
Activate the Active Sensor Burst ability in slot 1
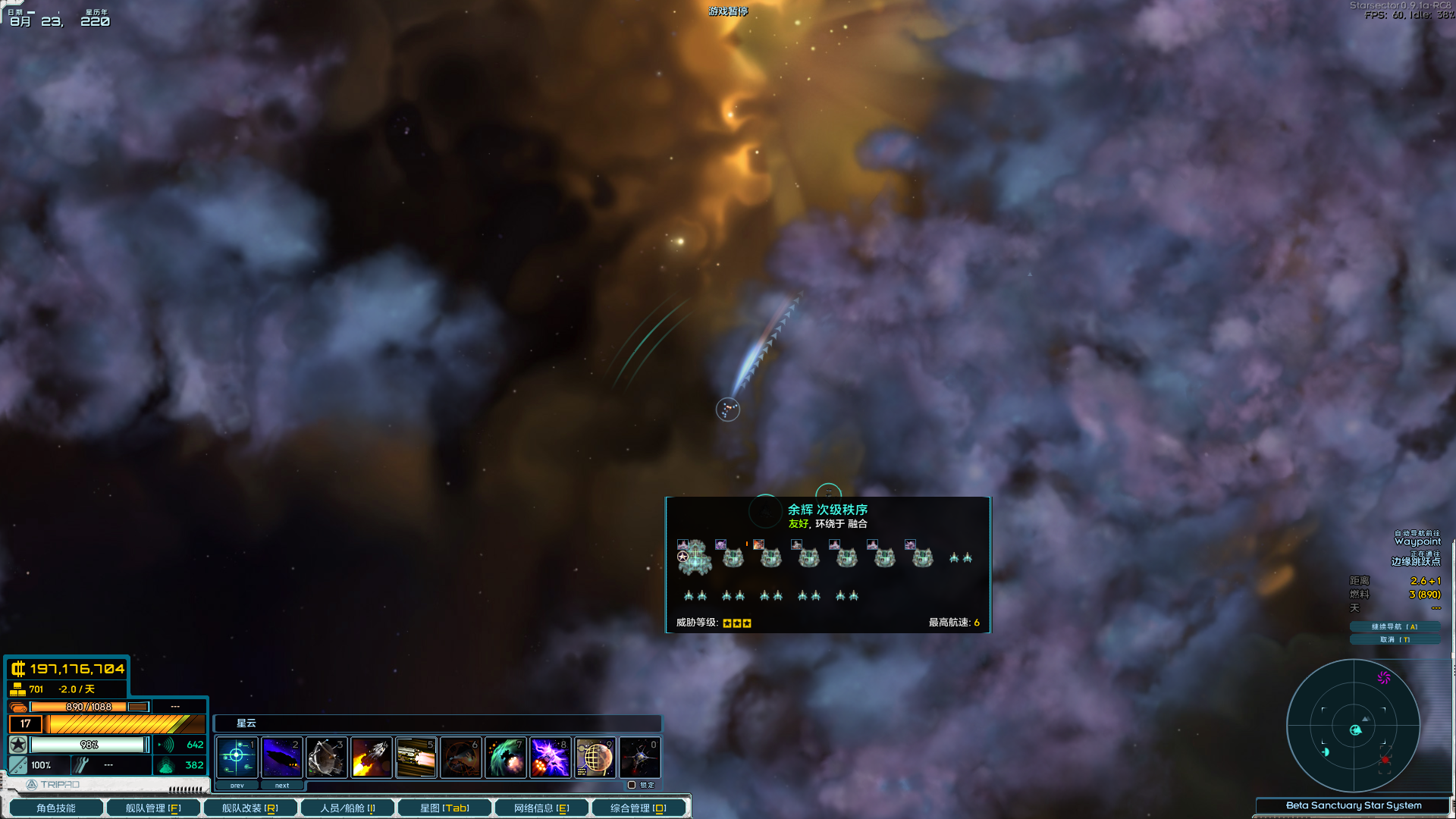(x=236, y=757)
